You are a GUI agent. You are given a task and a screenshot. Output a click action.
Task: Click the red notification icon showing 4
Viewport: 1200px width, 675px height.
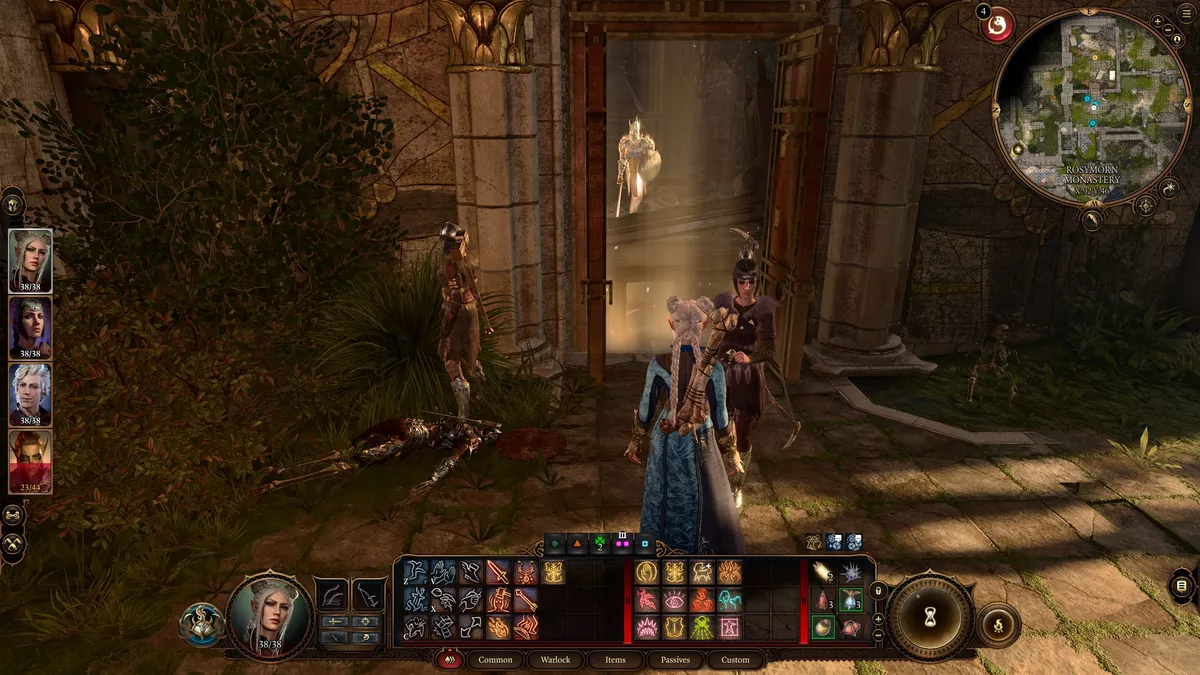click(x=996, y=28)
